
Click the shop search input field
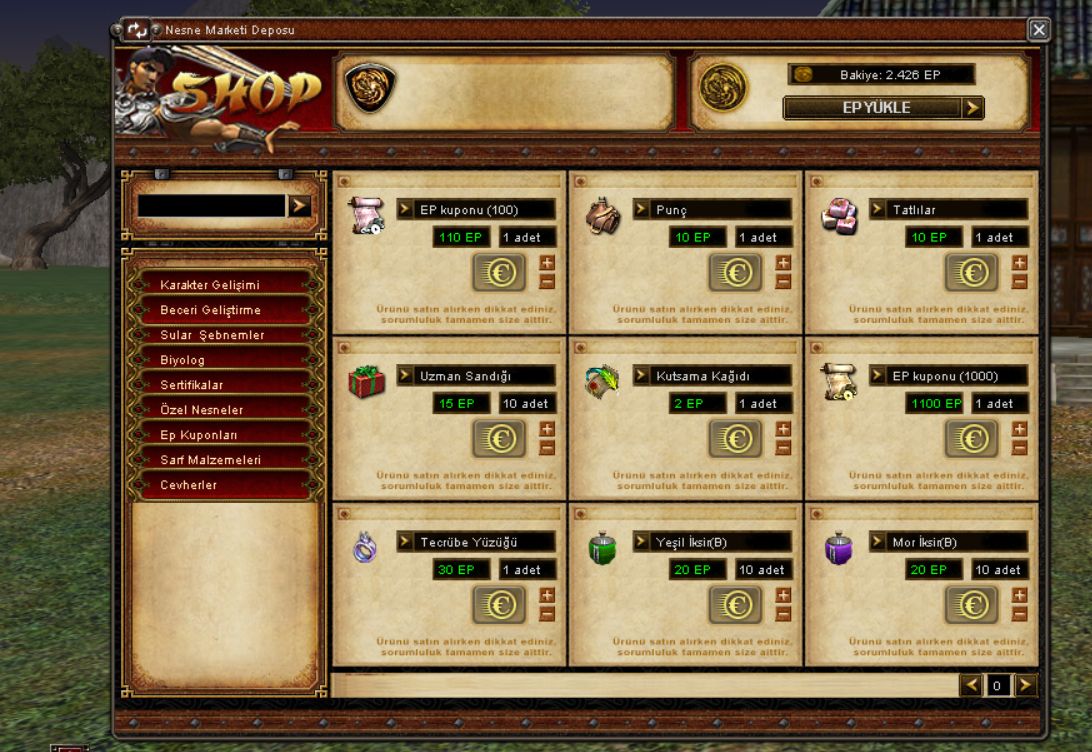[x=211, y=206]
